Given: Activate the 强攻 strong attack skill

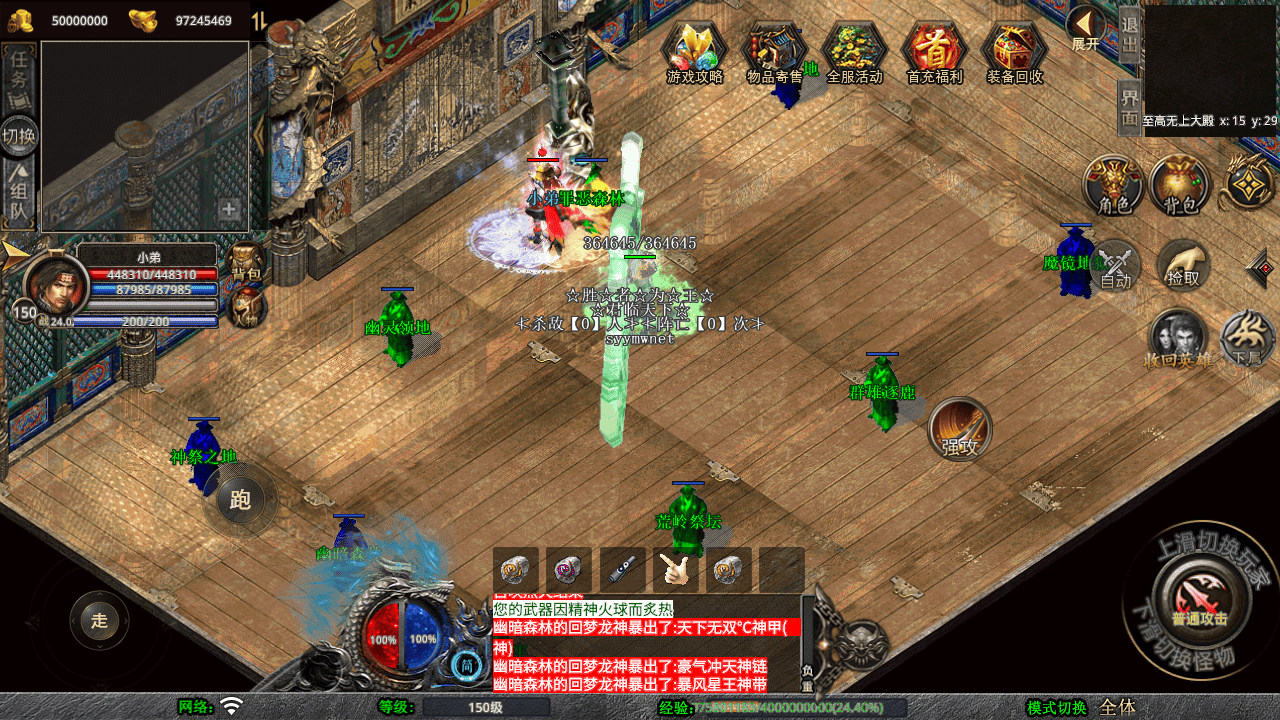Looking at the screenshot, I should pos(960,429).
